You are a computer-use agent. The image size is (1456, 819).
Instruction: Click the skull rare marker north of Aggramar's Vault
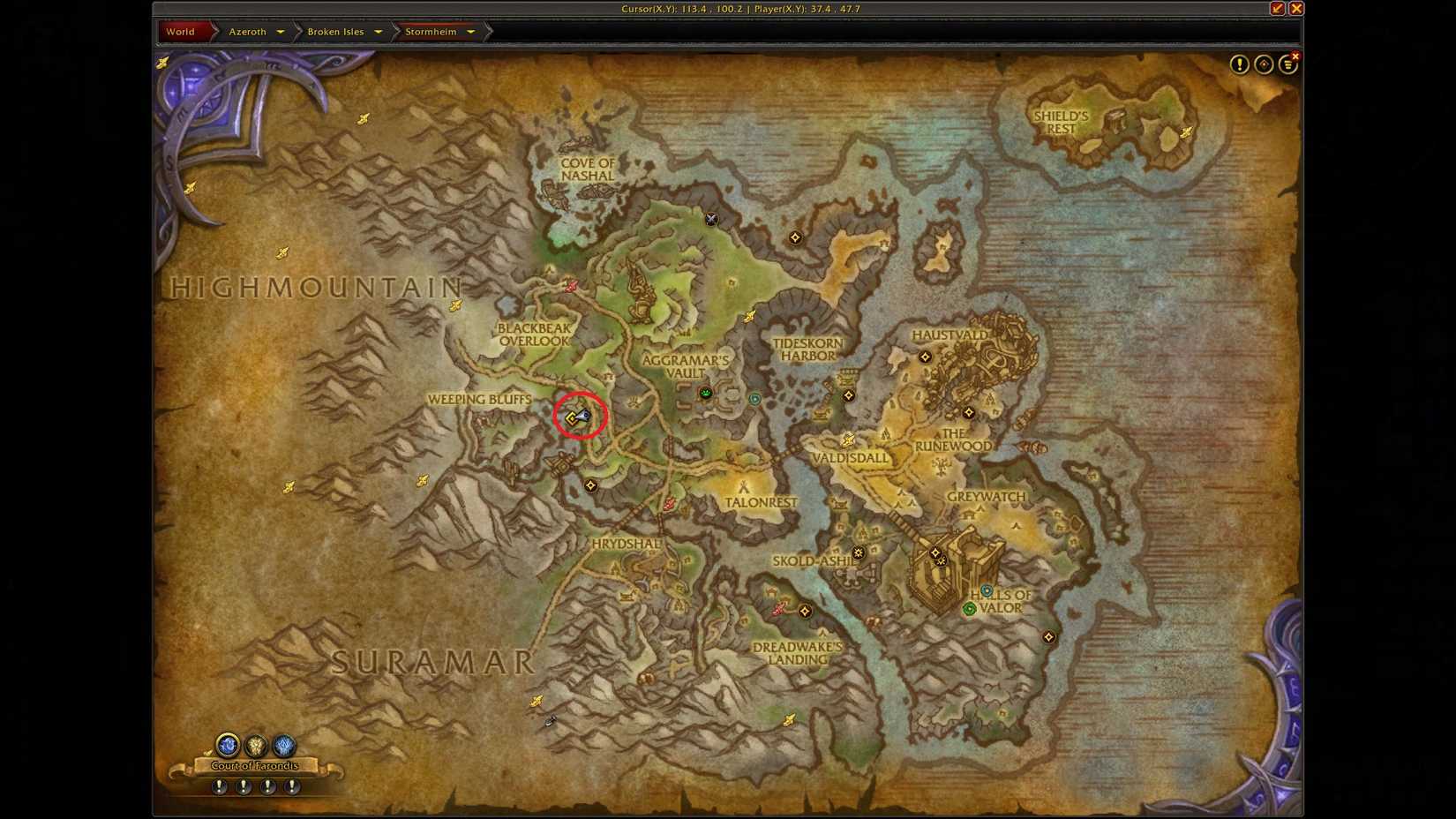(711, 219)
